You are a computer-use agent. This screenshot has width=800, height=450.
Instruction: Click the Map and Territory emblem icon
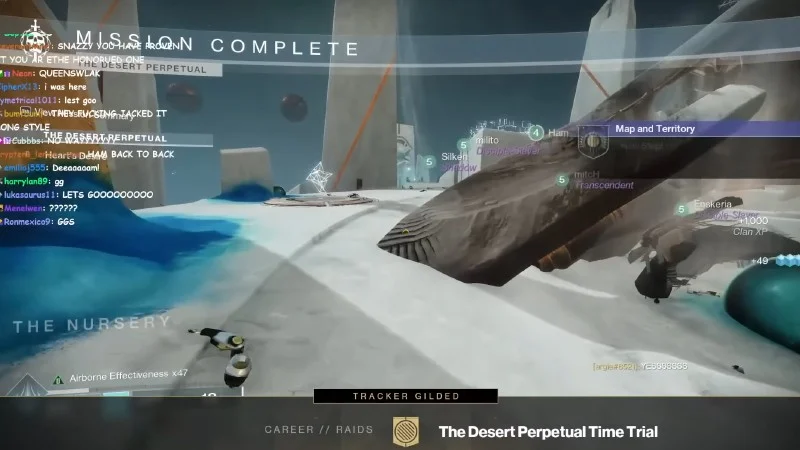click(595, 143)
